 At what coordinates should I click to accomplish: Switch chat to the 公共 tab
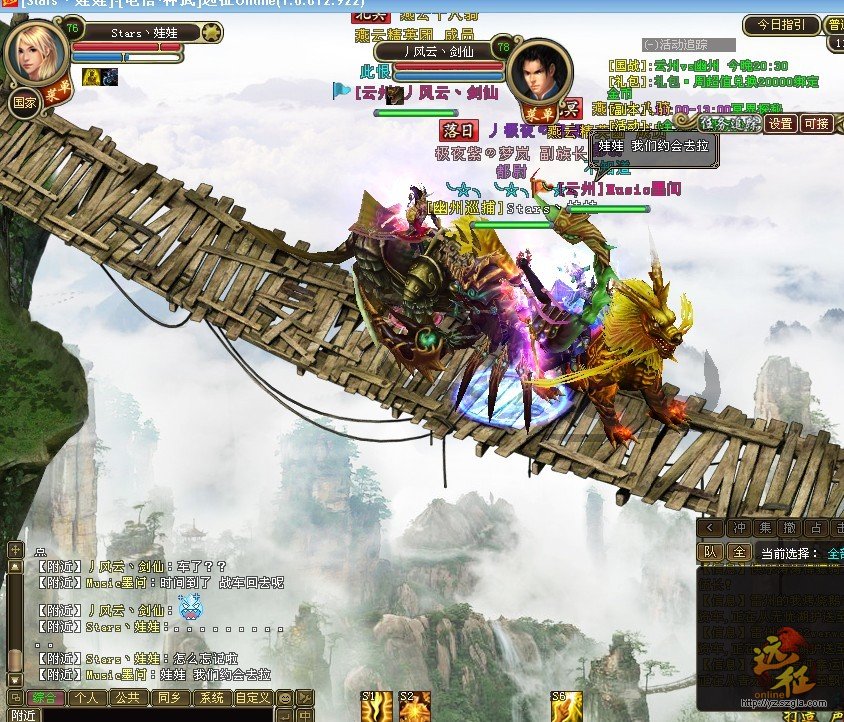click(127, 697)
